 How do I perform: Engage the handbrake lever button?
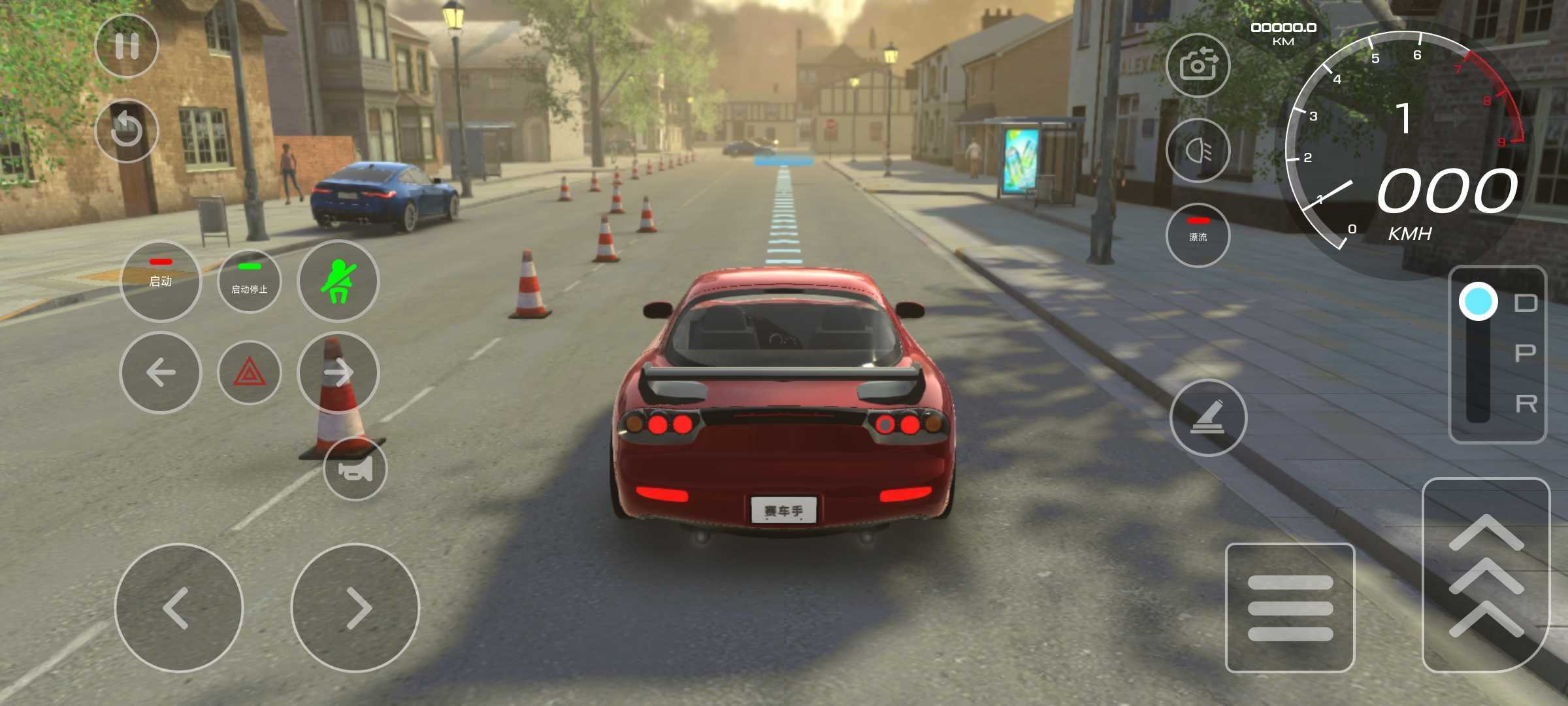click(x=1208, y=418)
